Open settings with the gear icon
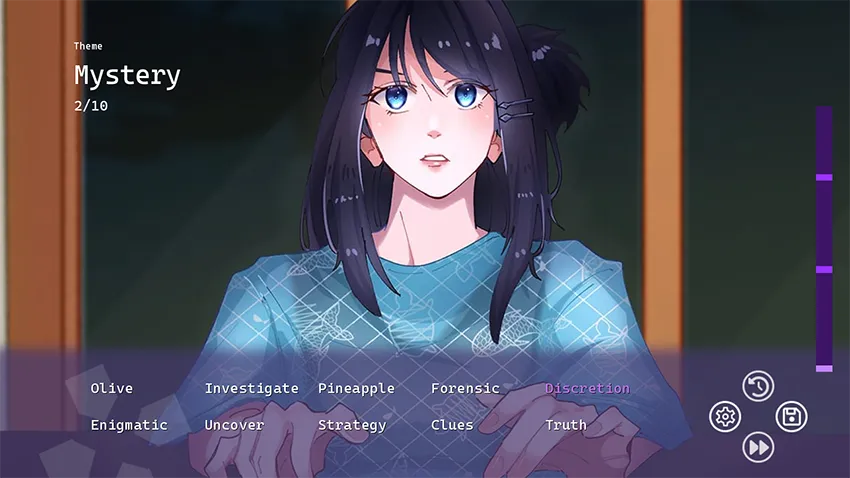This screenshot has height=478, width=850. pos(725,416)
